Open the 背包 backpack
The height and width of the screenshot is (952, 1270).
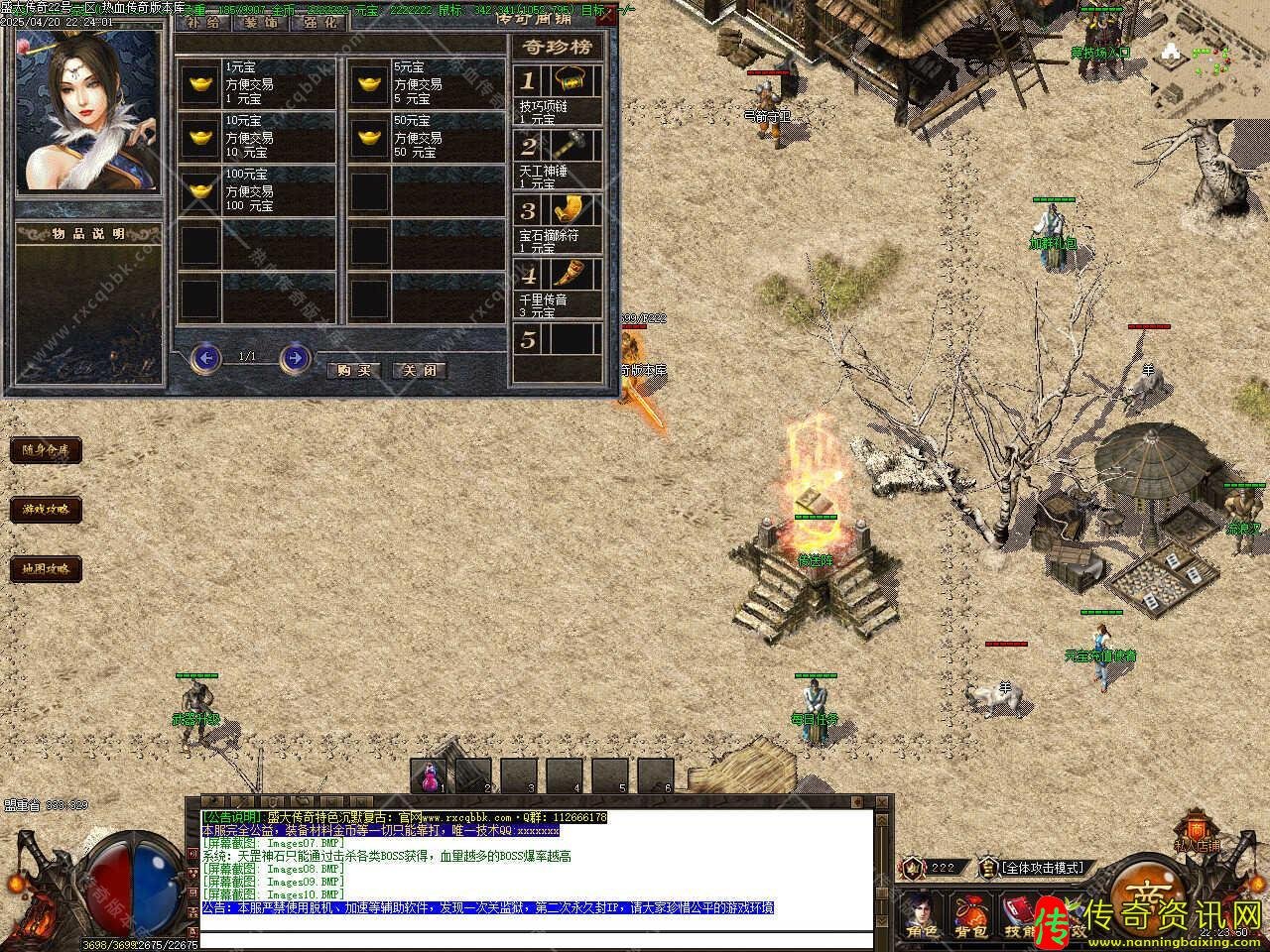969,915
